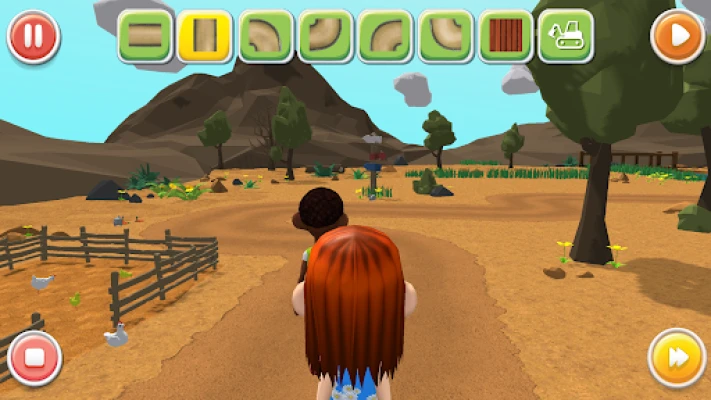Select the horizontal straight road tile
Screen dimensions: 711x400
(145, 37)
